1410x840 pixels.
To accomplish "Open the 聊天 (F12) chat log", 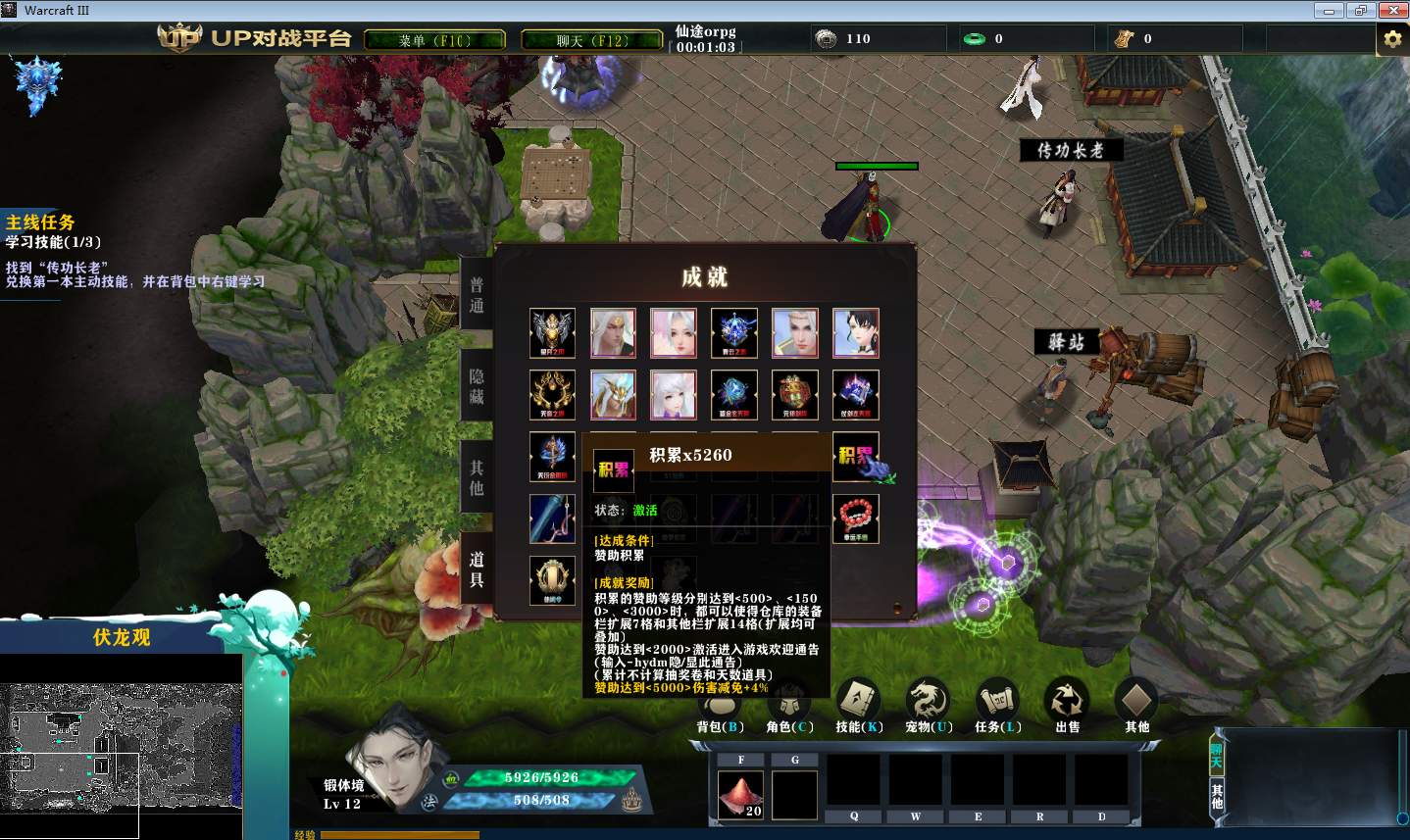I will tap(591, 40).
